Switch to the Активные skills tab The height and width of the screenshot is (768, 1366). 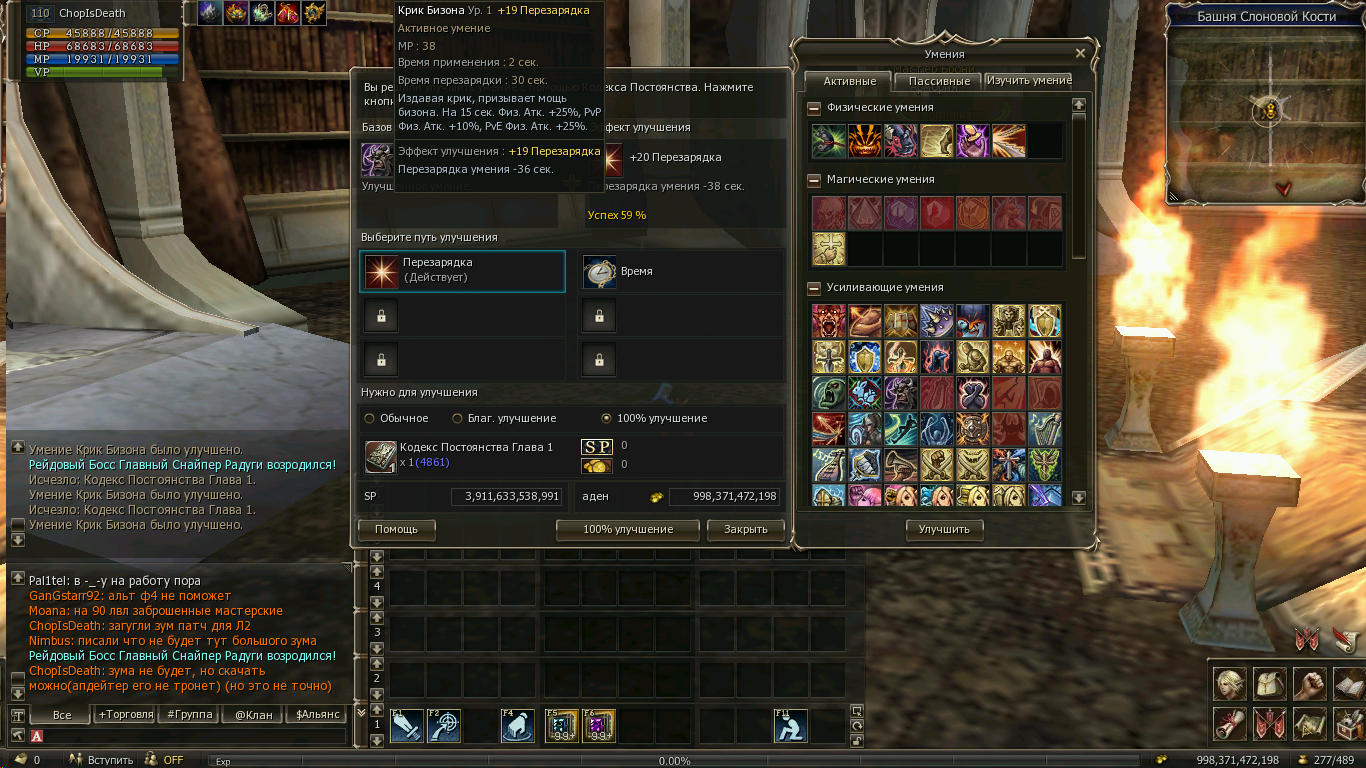[x=849, y=81]
